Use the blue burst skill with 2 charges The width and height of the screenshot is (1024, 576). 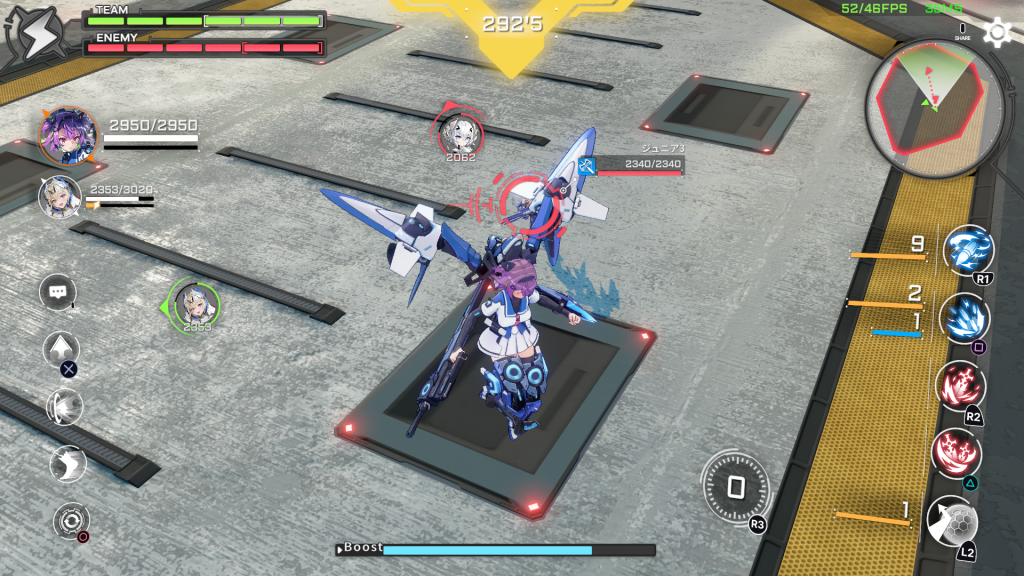[x=965, y=317]
